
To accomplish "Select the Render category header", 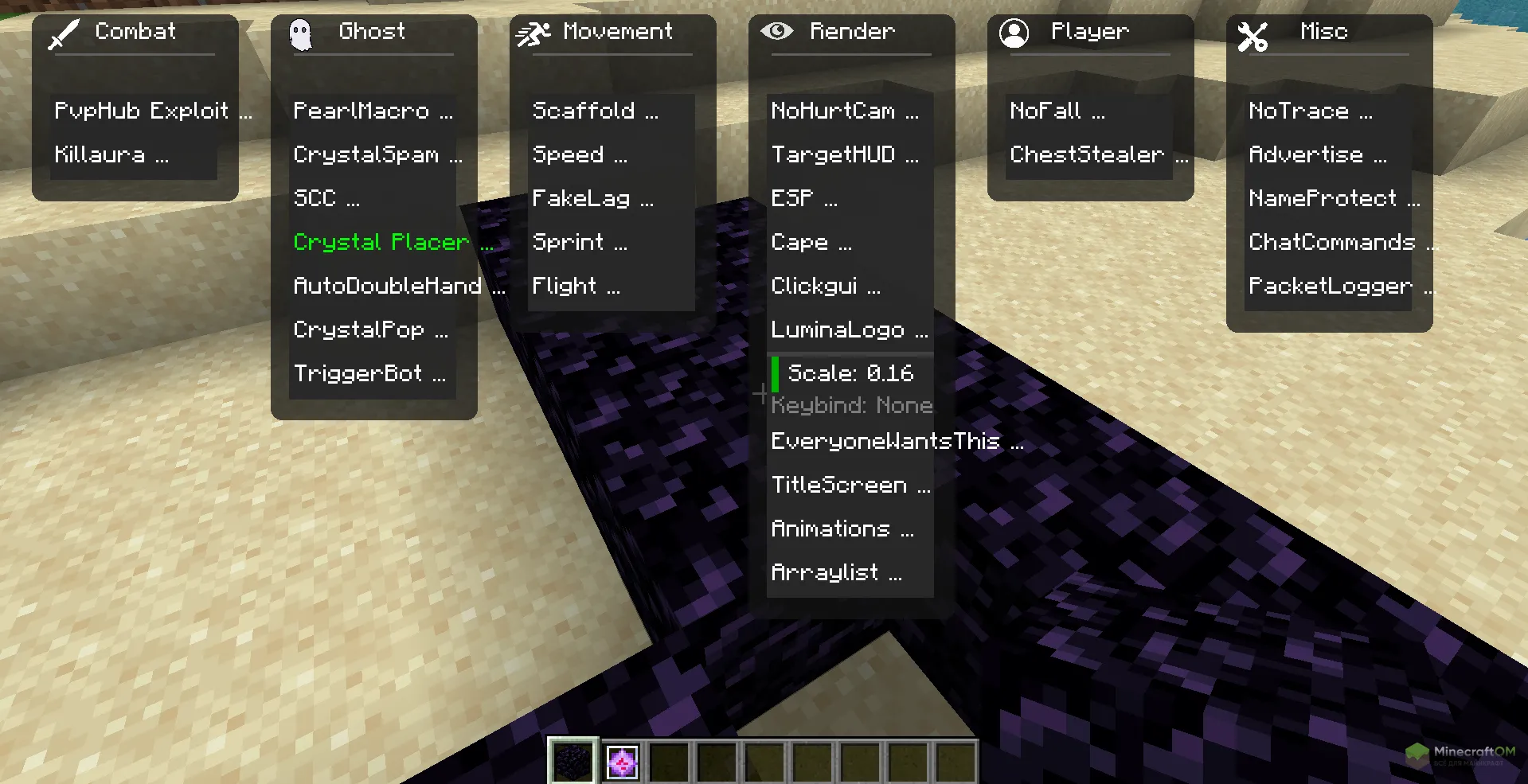I will (x=851, y=32).
